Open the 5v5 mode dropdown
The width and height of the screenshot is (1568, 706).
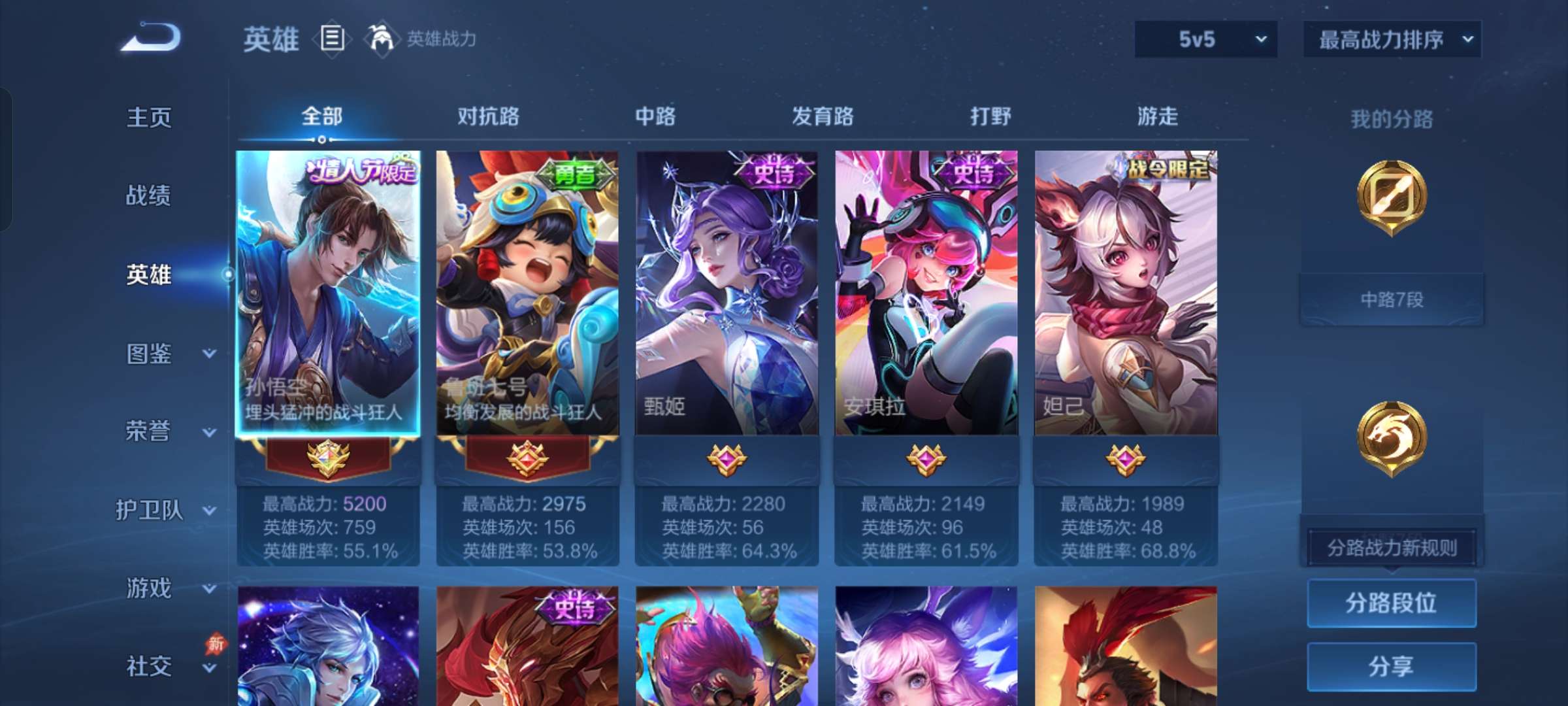[1205, 39]
